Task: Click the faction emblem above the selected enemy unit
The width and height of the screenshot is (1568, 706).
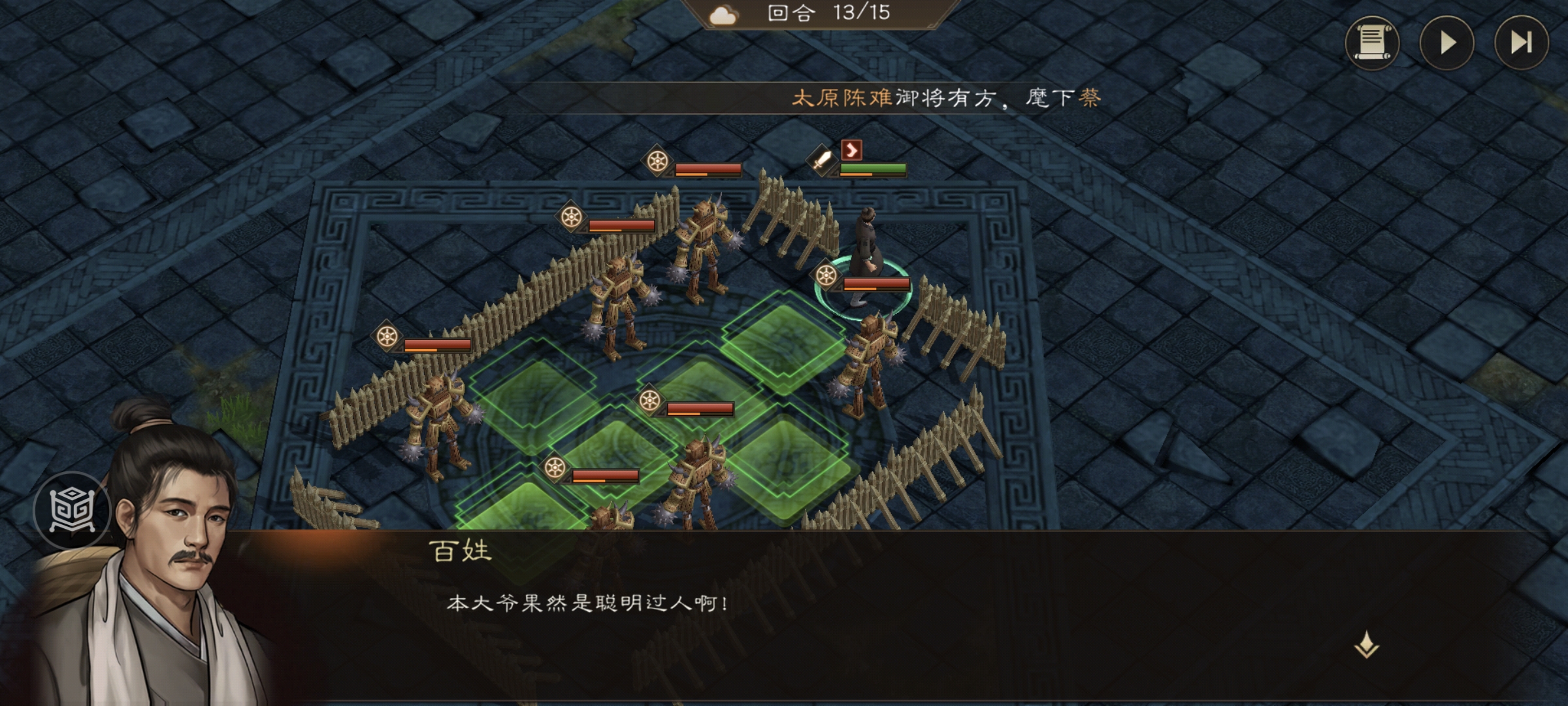Action: pos(825,276)
